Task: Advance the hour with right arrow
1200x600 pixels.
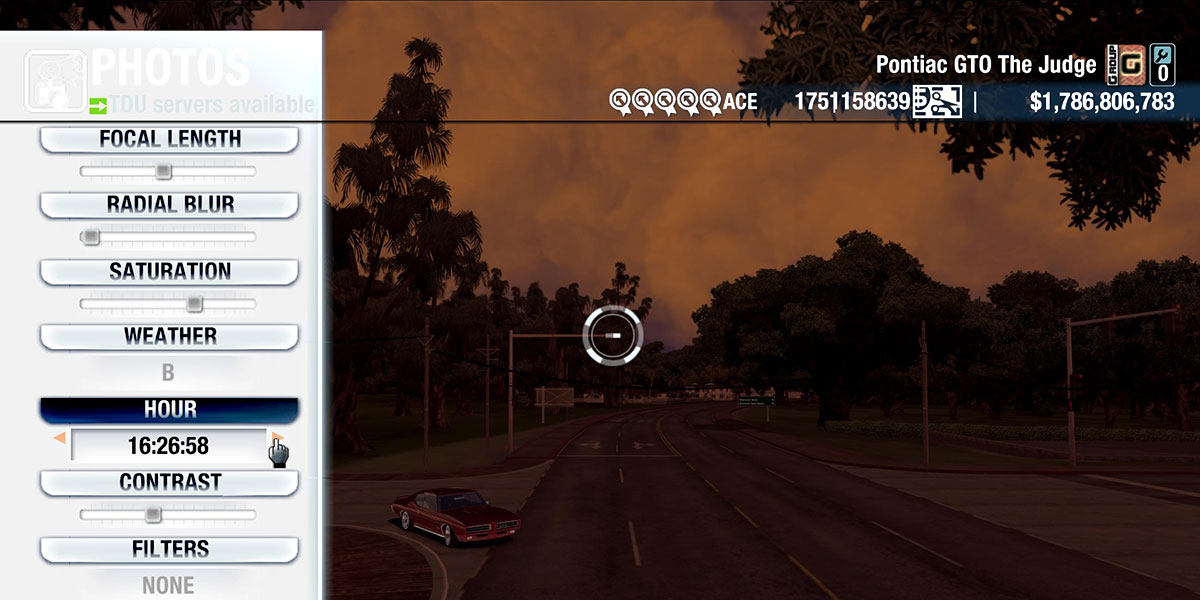Action: click(277, 439)
